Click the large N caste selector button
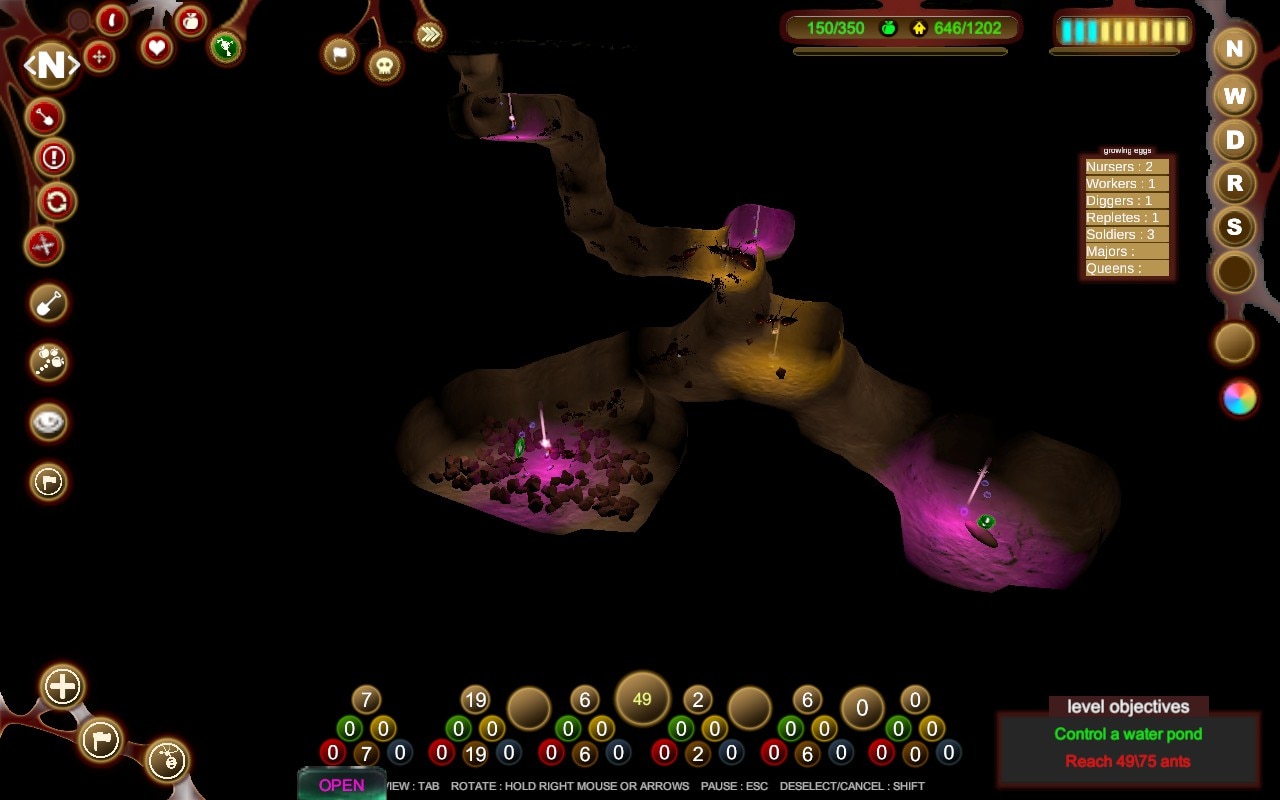The image size is (1280, 800). pos(51,66)
